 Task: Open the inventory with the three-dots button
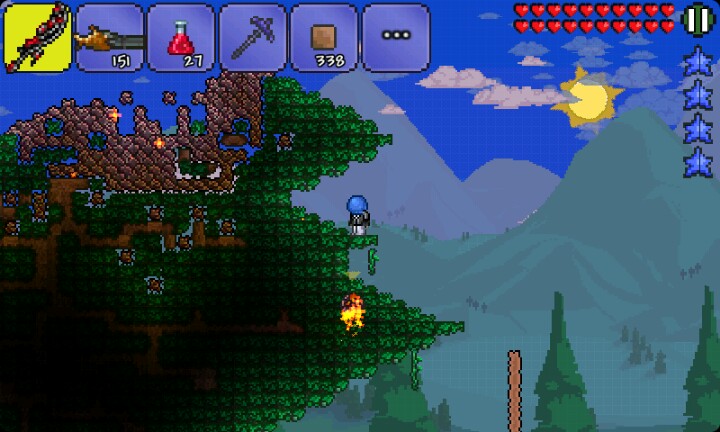(x=396, y=37)
